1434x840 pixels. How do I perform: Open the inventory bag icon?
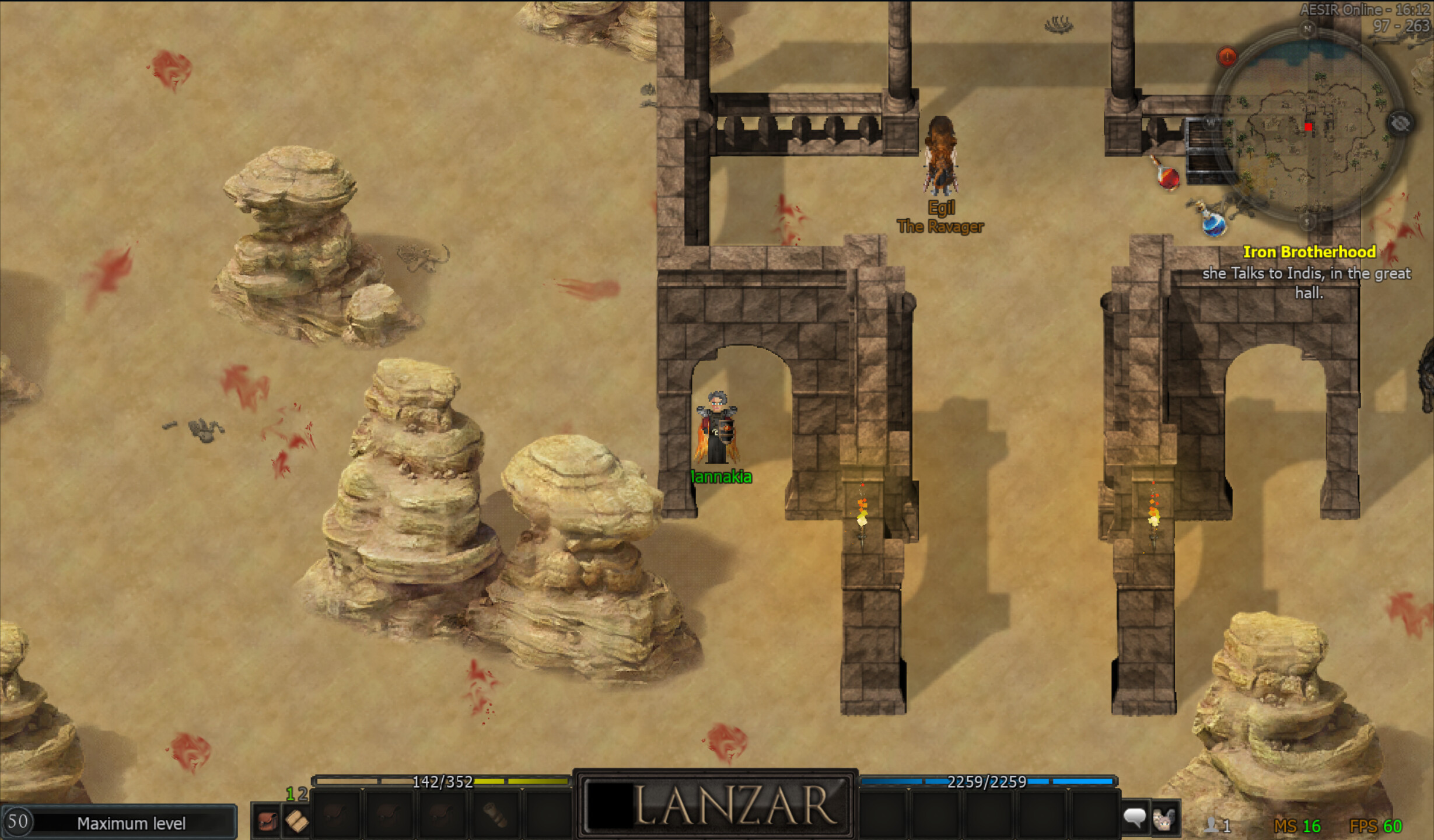click(x=266, y=822)
